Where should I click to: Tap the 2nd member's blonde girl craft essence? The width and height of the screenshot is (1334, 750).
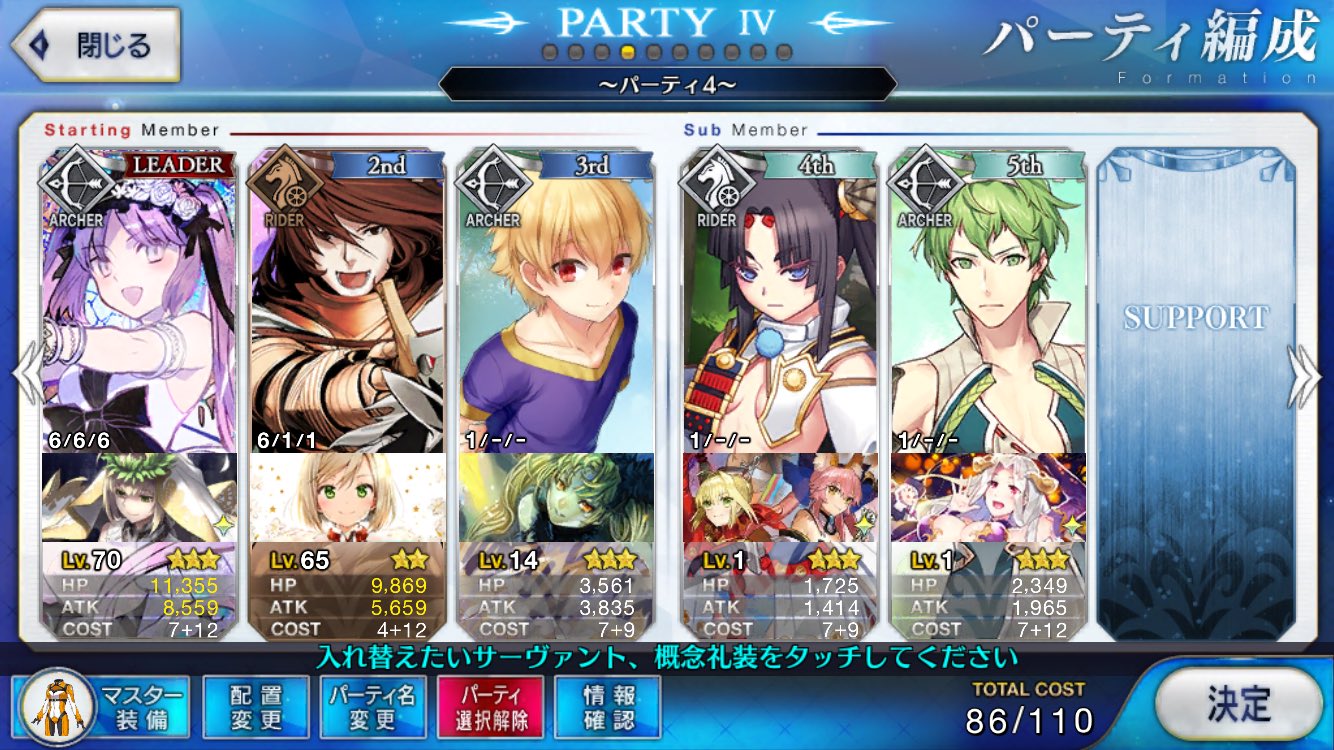tap(347, 497)
